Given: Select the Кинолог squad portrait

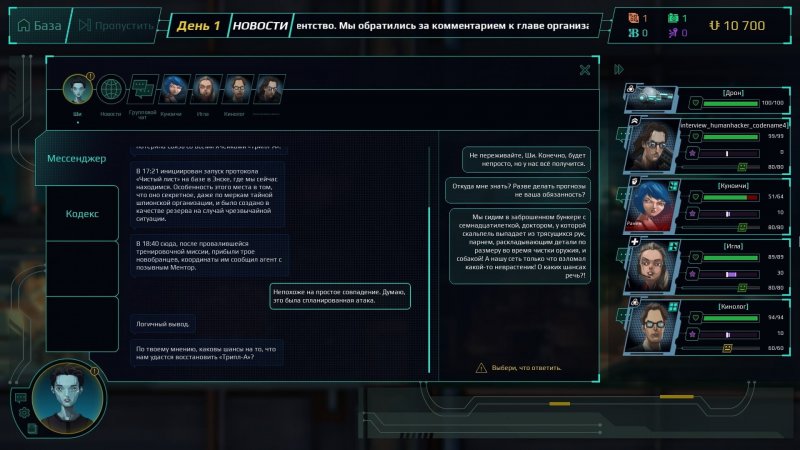Looking at the screenshot, I should point(652,325).
